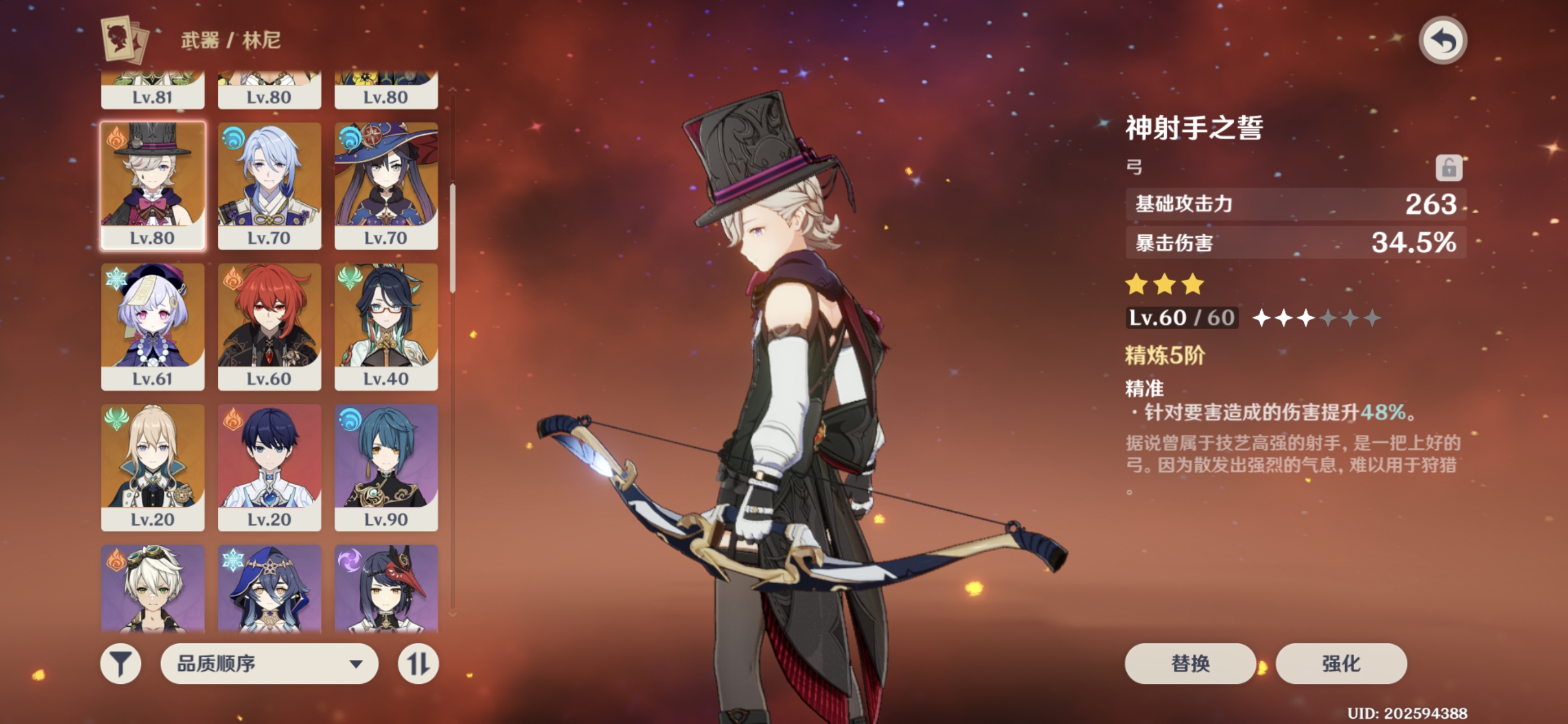Tap the 替换 replace weapon button
Screen dimensions: 1568x724
pos(1190,663)
